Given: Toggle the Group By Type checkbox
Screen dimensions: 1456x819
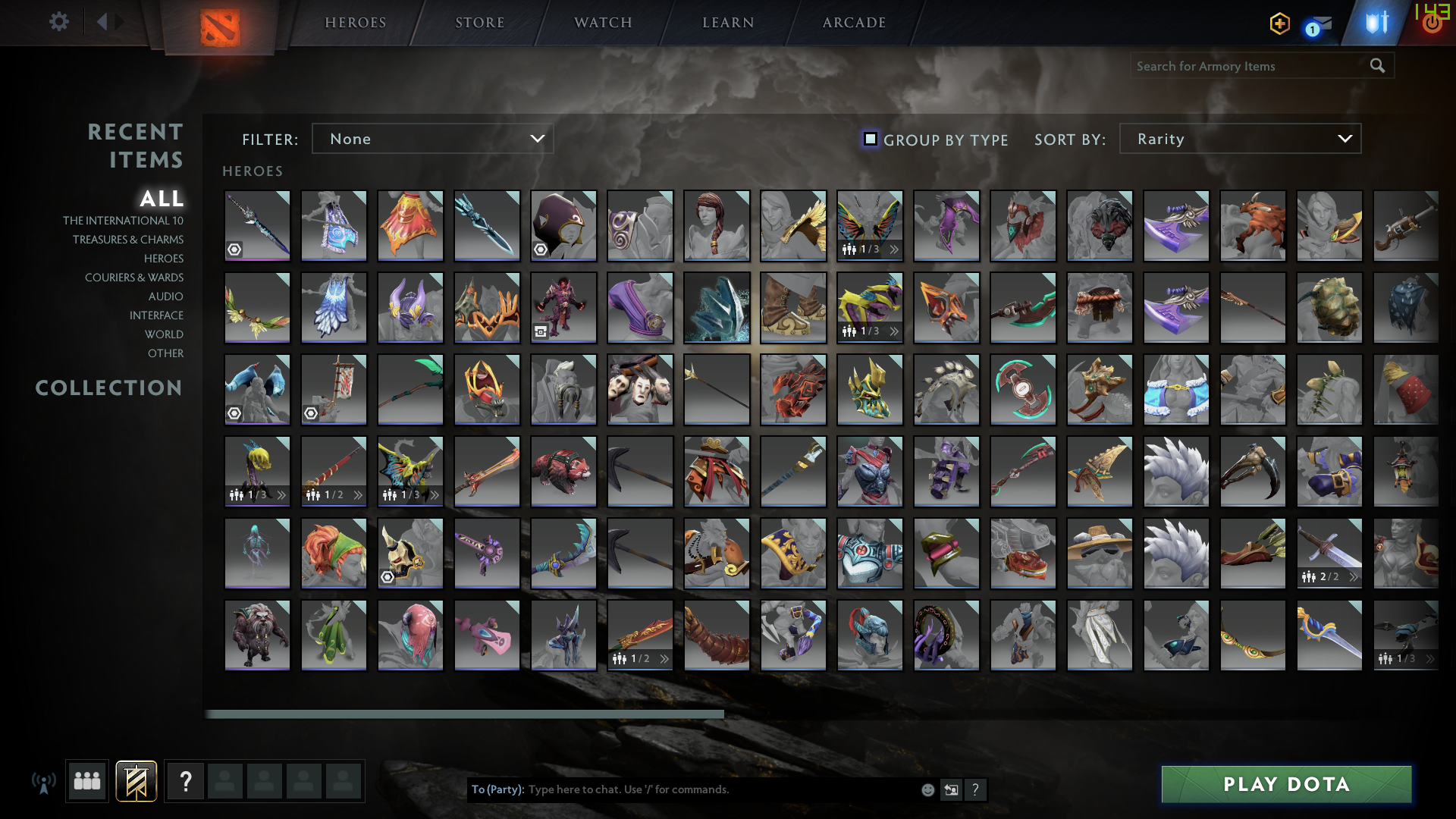Looking at the screenshot, I should (870, 139).
